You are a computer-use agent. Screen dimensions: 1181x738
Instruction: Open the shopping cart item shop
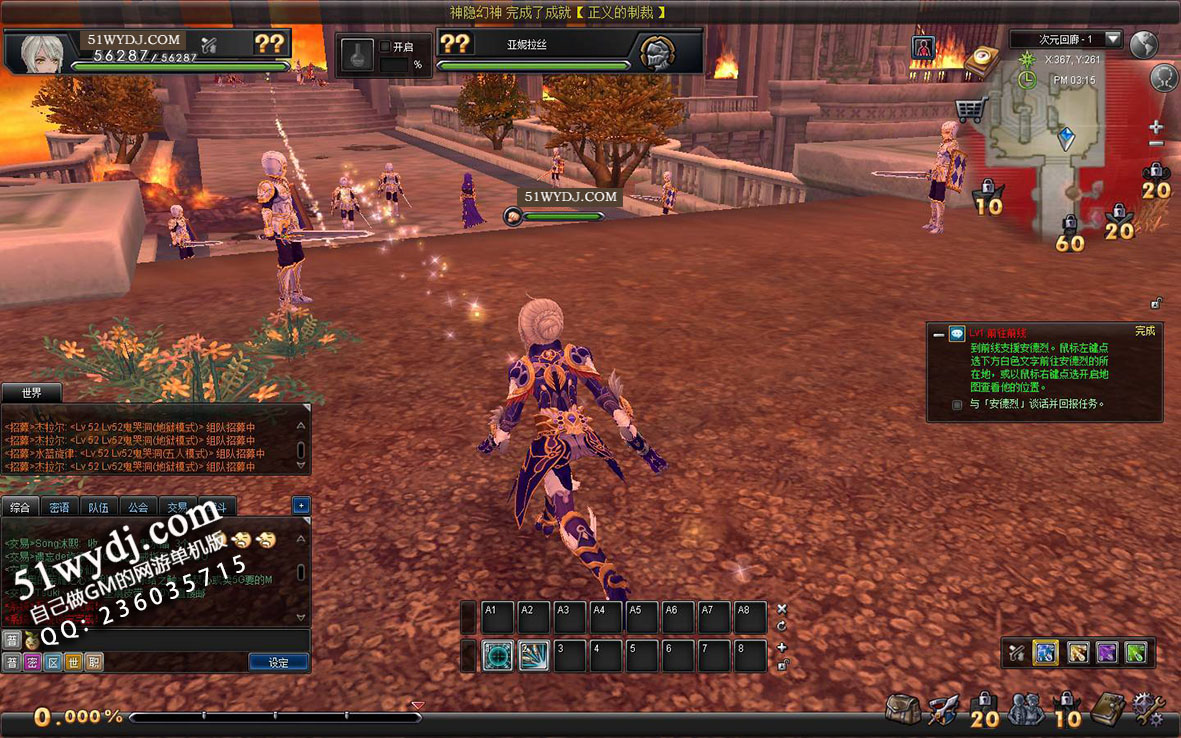(x=970, y=108)
